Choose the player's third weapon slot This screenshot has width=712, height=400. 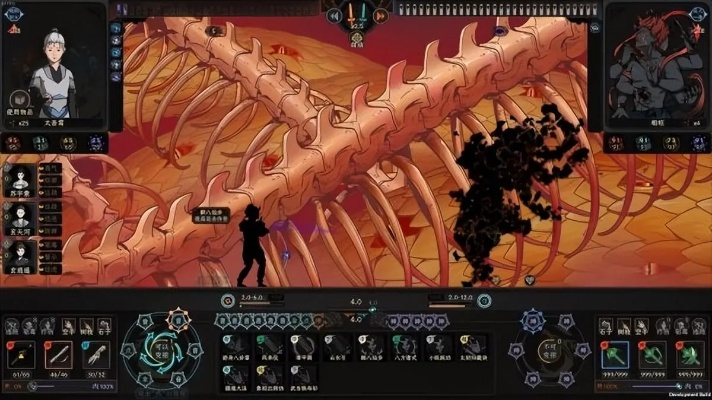pos(94,355)
